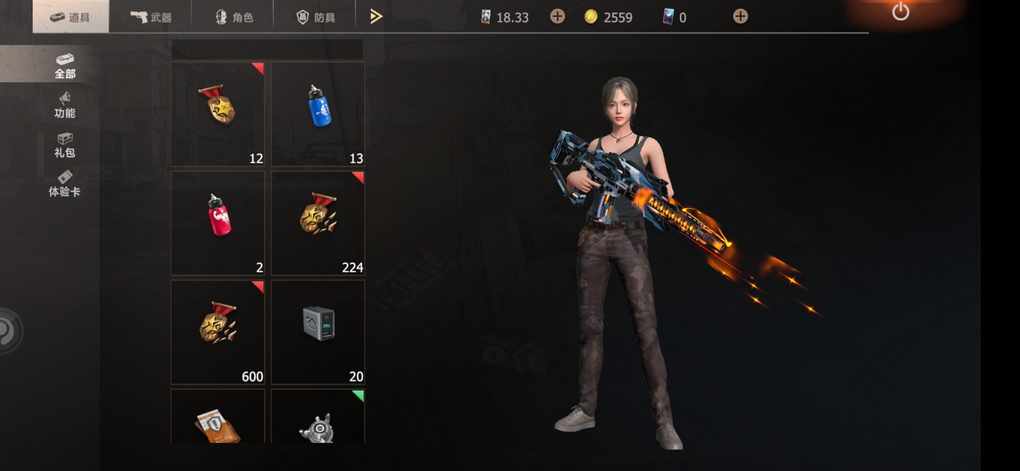Viewport: 1020px width, 471px height.
Task: Choose the red bottle item slot
Action: click(x=218, y=222)
